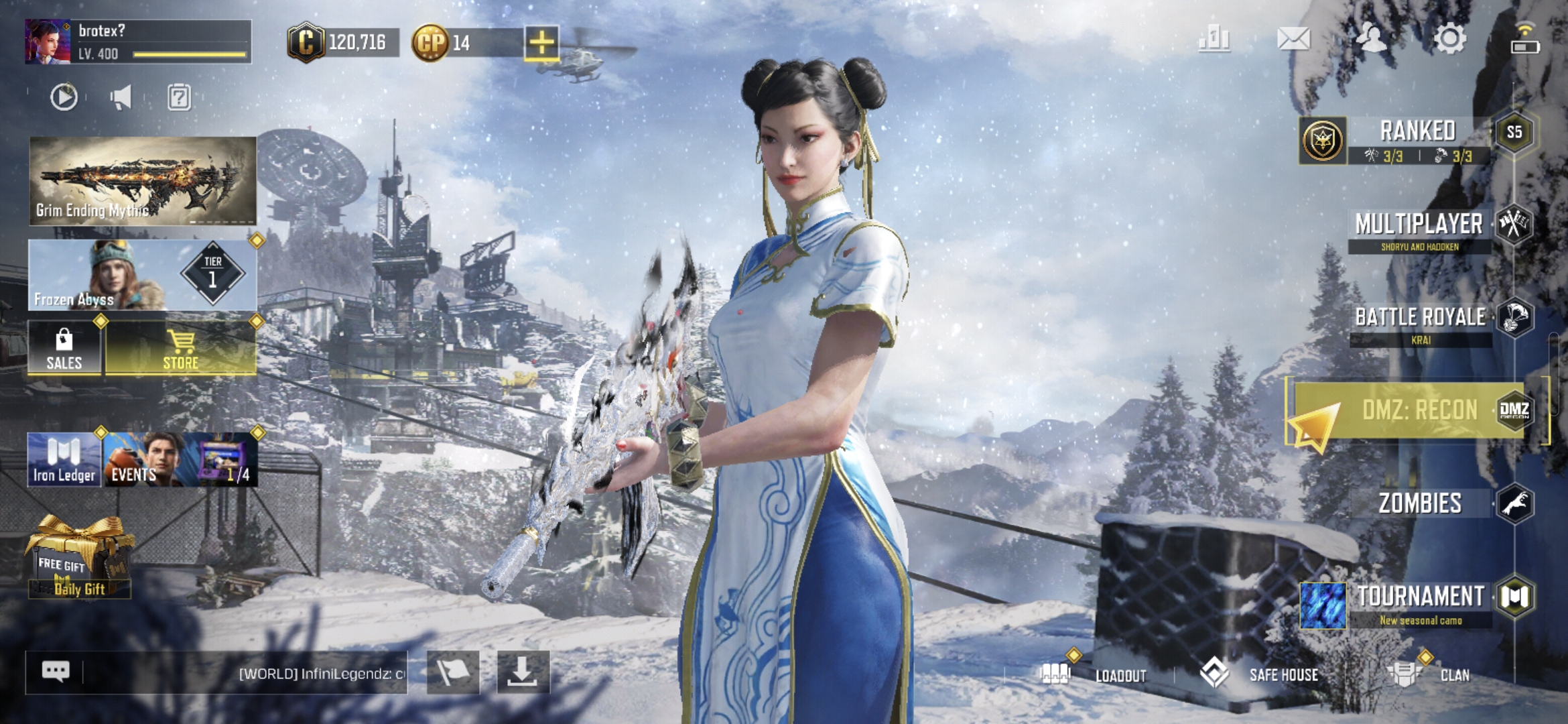Open the gear settings menu

click(x=1449, y=39)
